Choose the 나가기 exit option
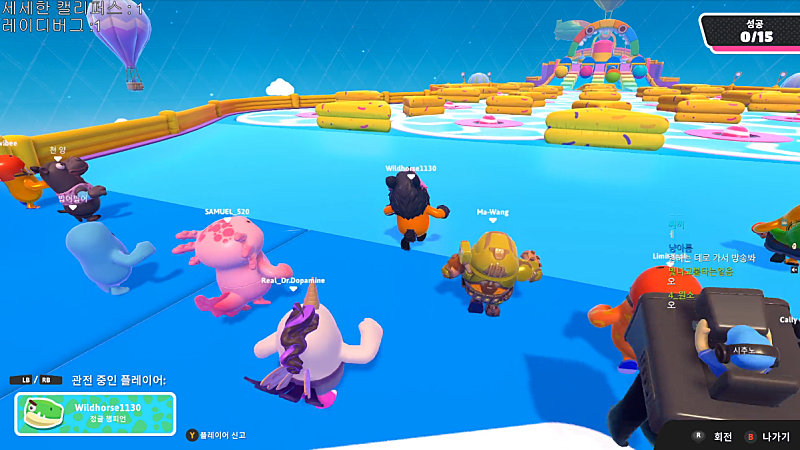The width and height of the screenshot is (800, 450). [x=775, y=437]
